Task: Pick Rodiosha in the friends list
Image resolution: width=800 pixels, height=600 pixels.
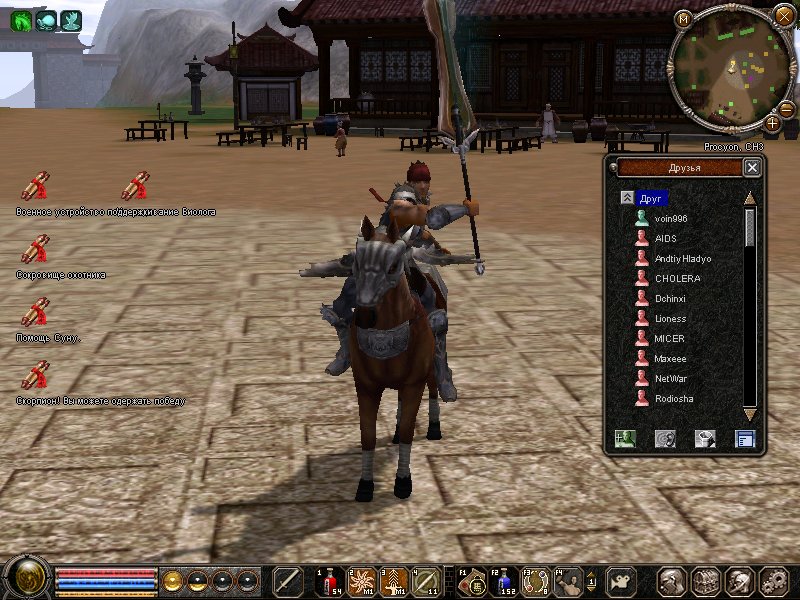Action: [x=673, y=399]
